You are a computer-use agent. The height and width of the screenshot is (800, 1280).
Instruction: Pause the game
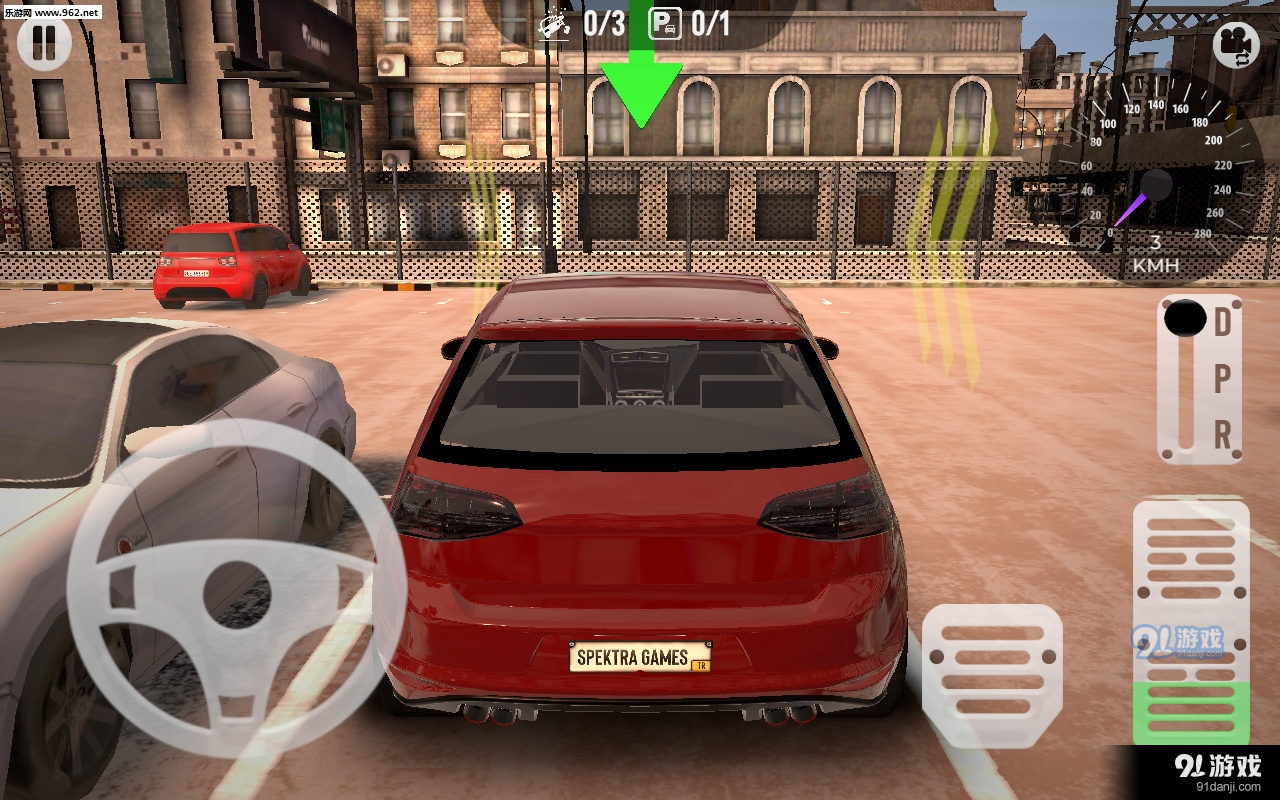[44, 44]
